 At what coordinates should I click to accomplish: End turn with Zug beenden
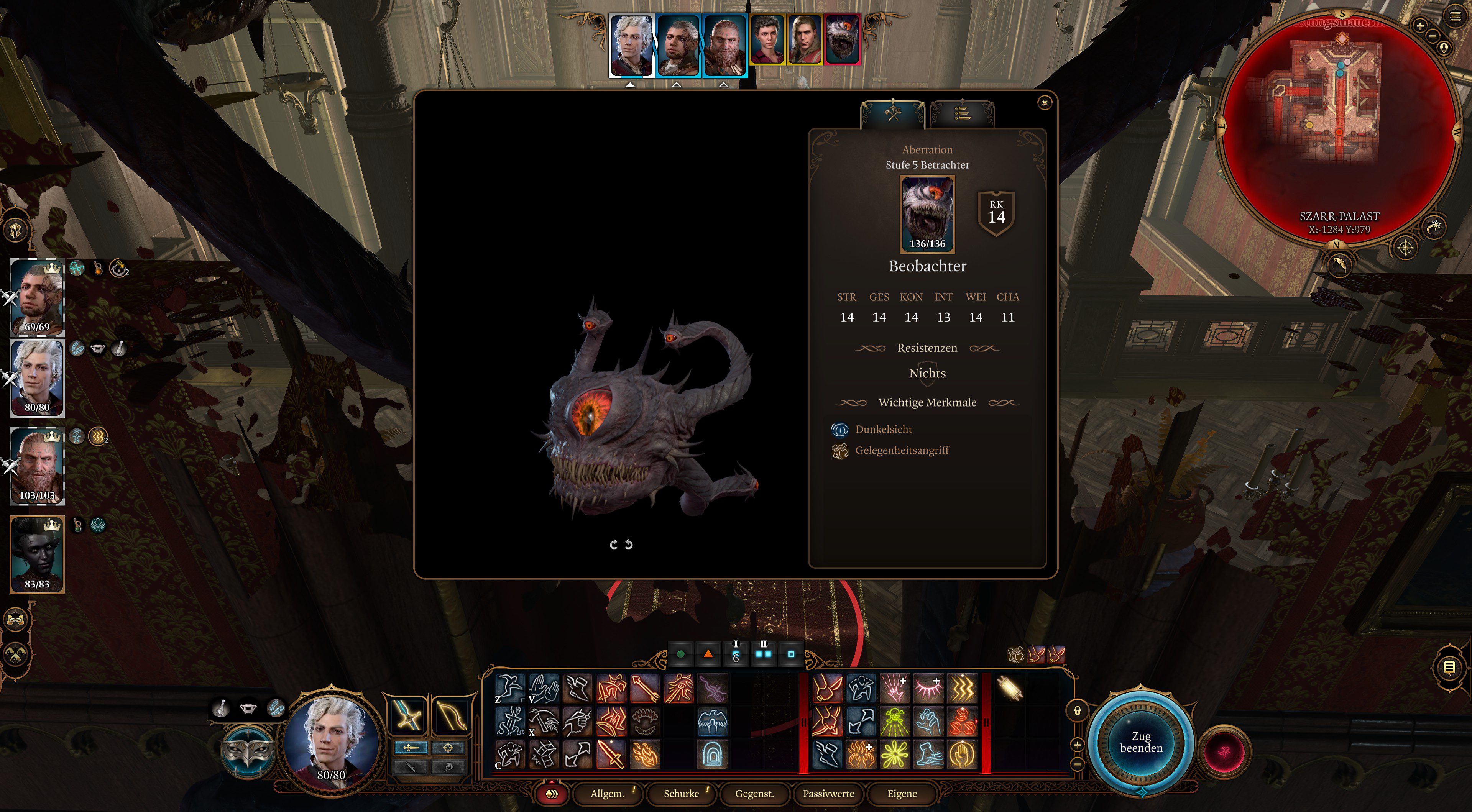[1140, 742]
